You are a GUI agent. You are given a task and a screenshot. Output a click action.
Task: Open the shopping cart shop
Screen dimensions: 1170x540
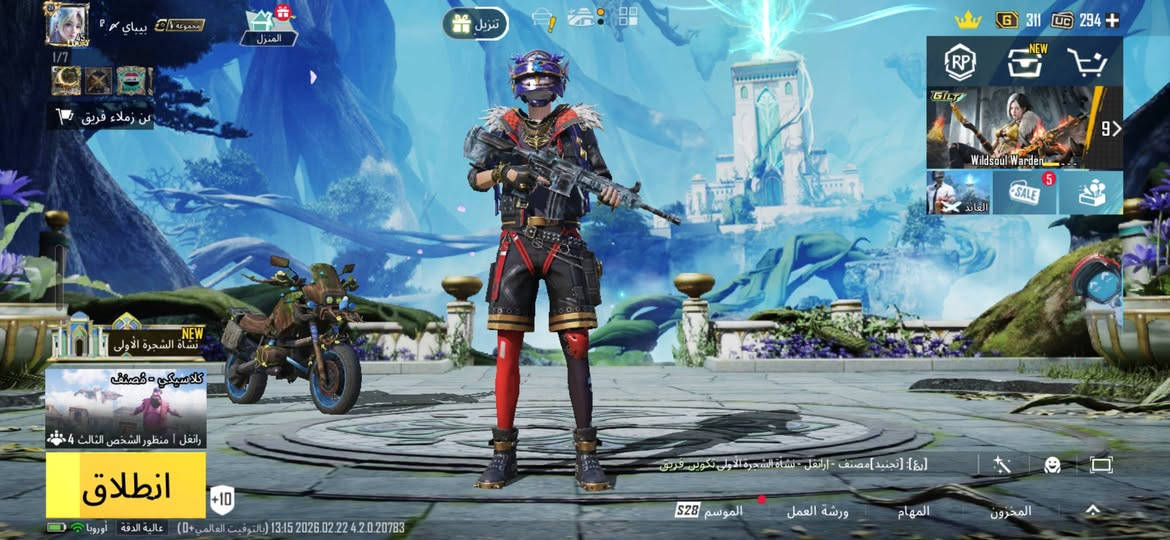[x=1089, y=64]
